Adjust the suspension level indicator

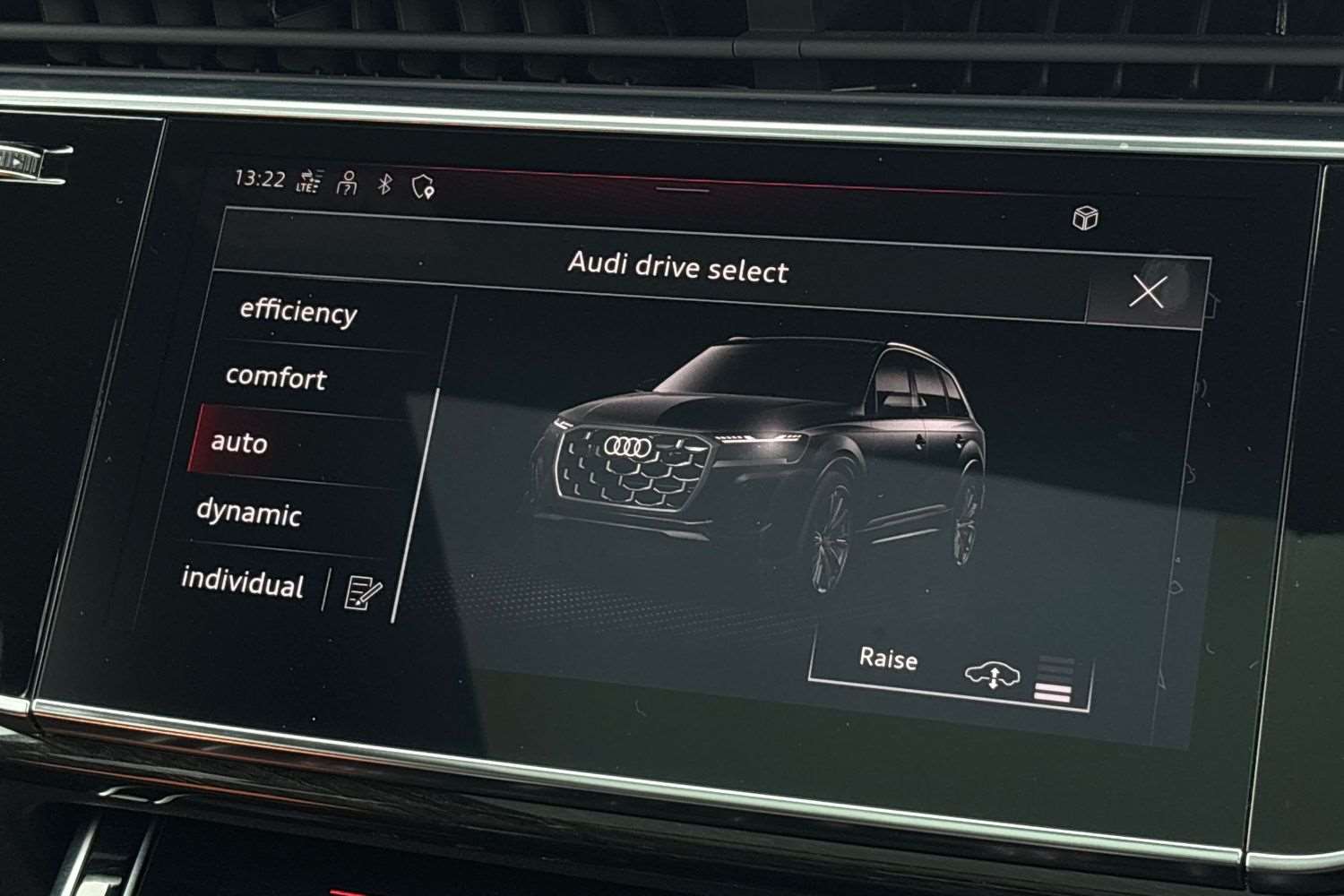click(1056, 676)
